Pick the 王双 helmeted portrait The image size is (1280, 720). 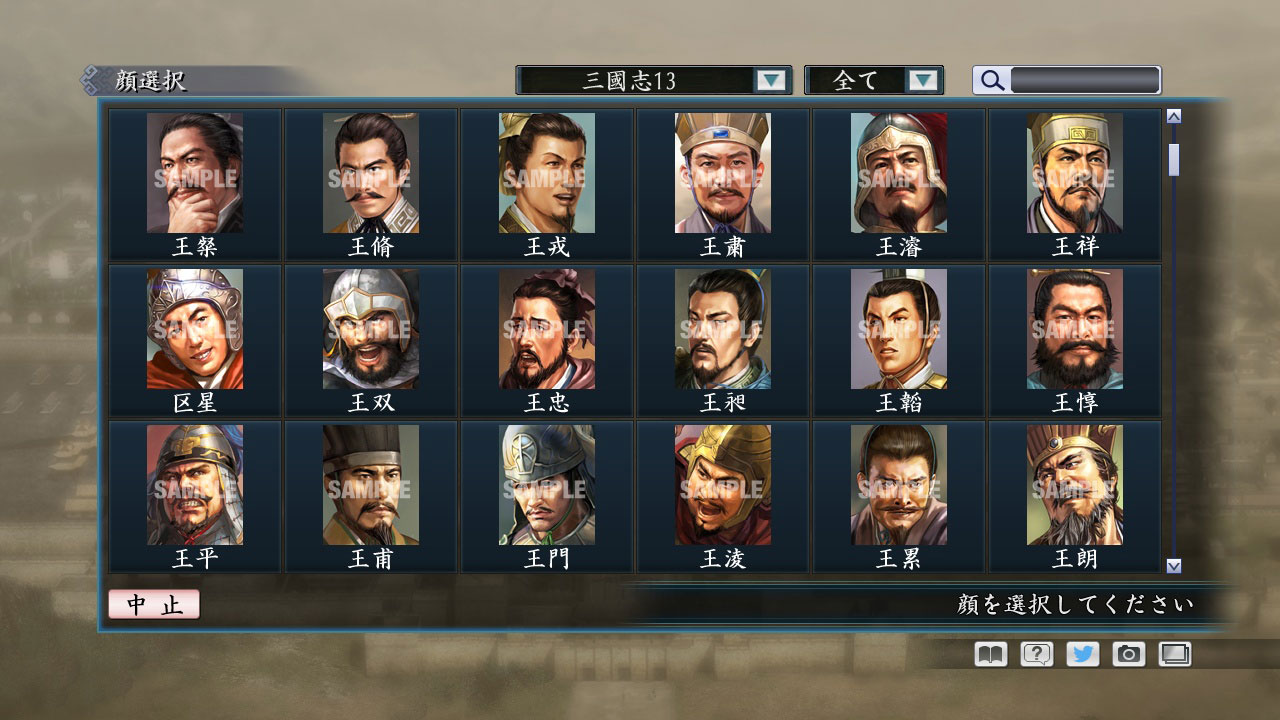tap(369, 330)
